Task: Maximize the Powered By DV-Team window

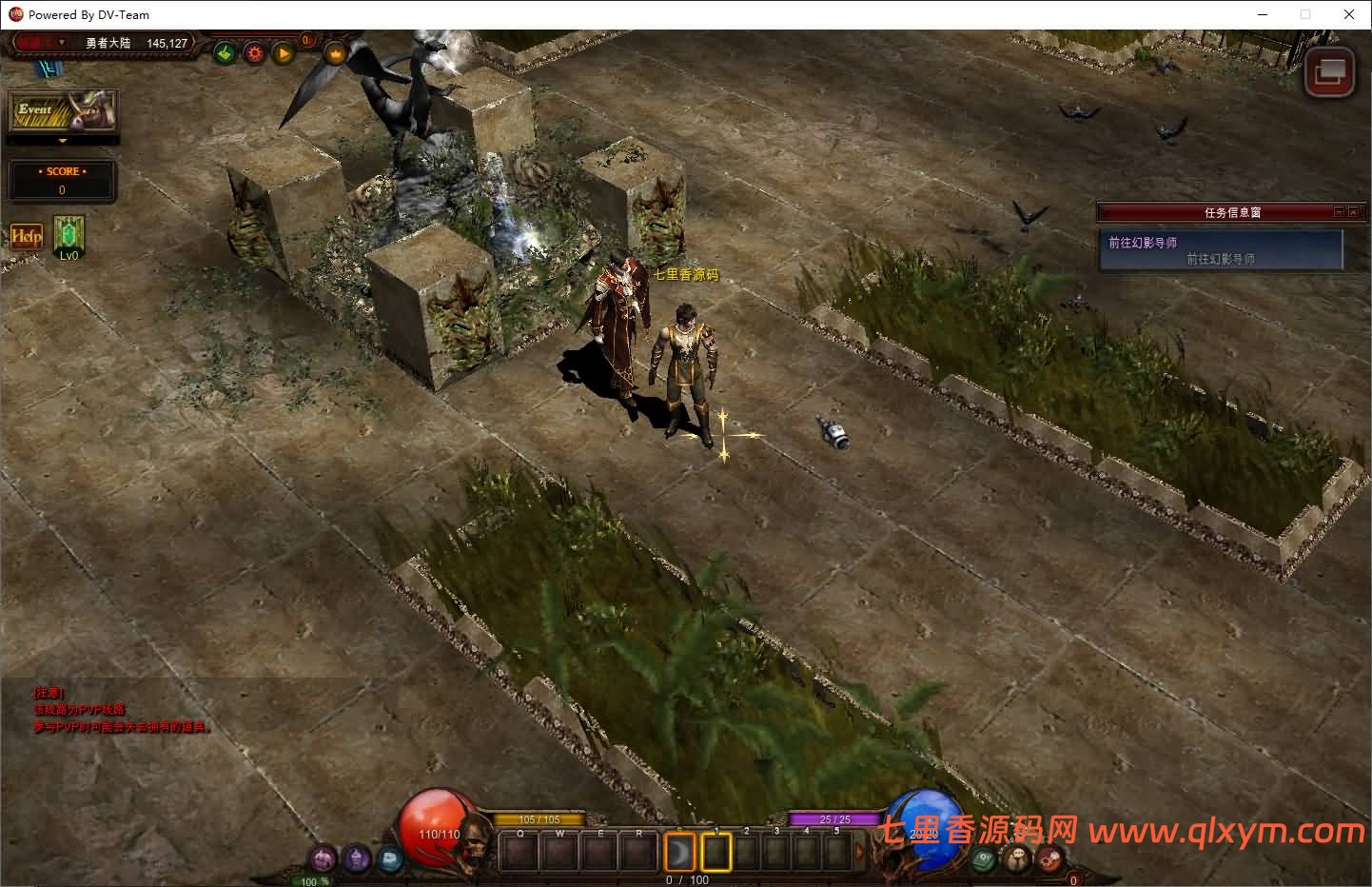Action: pos(1305,14)
